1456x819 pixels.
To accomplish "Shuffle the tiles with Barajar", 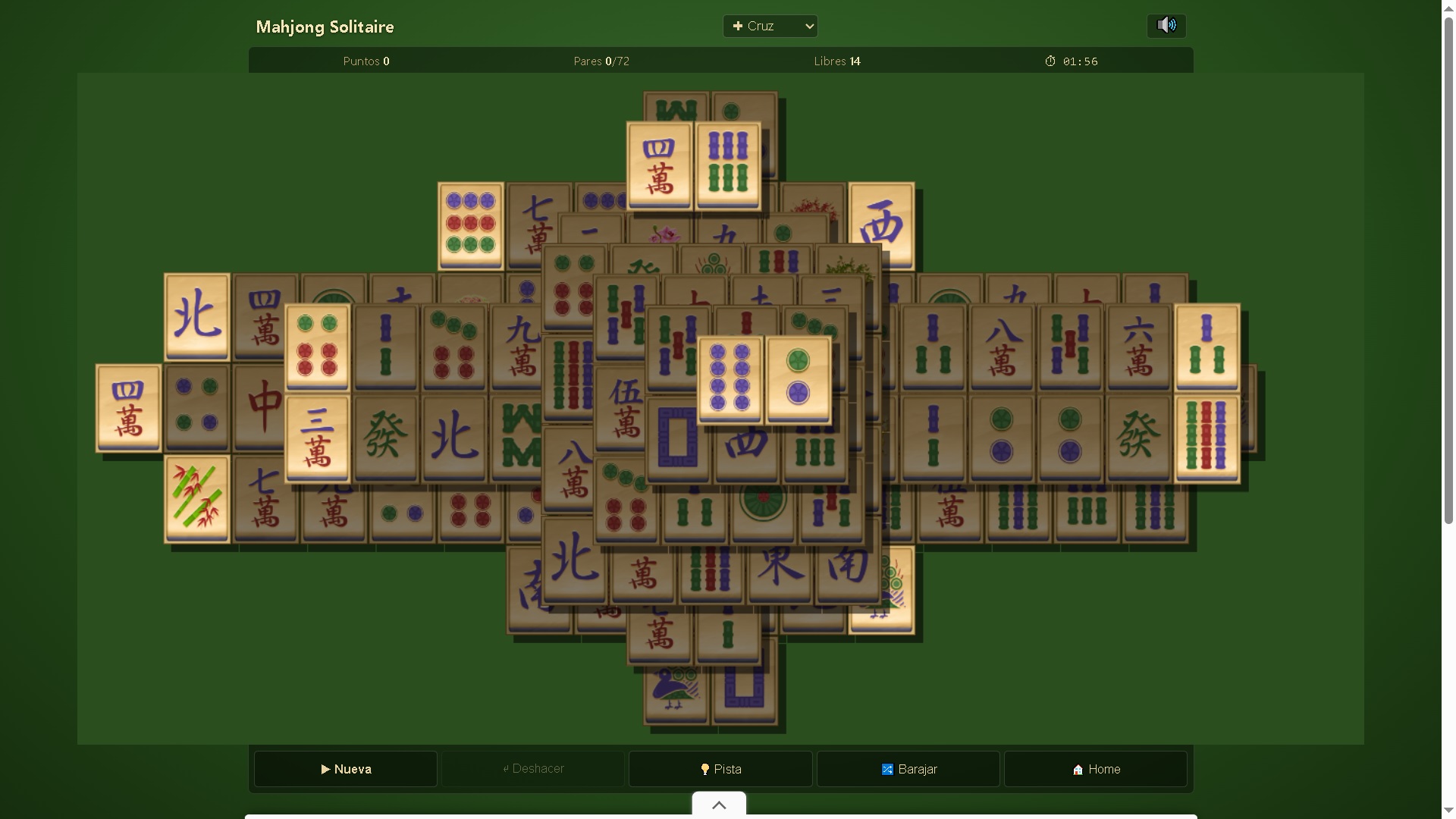I will tap(908, 769).
